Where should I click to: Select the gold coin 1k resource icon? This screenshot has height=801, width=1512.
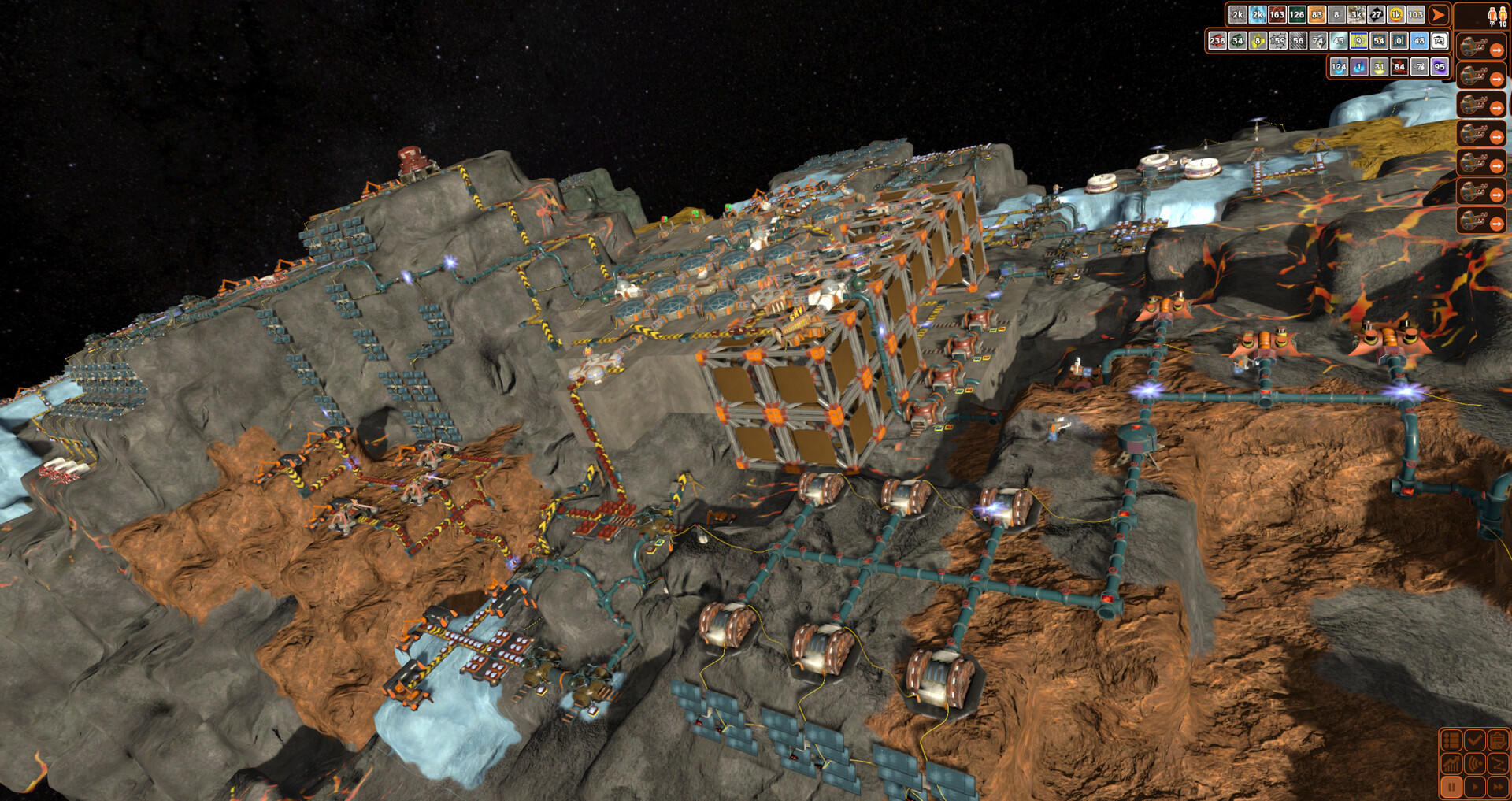(x=1395, y=14)
